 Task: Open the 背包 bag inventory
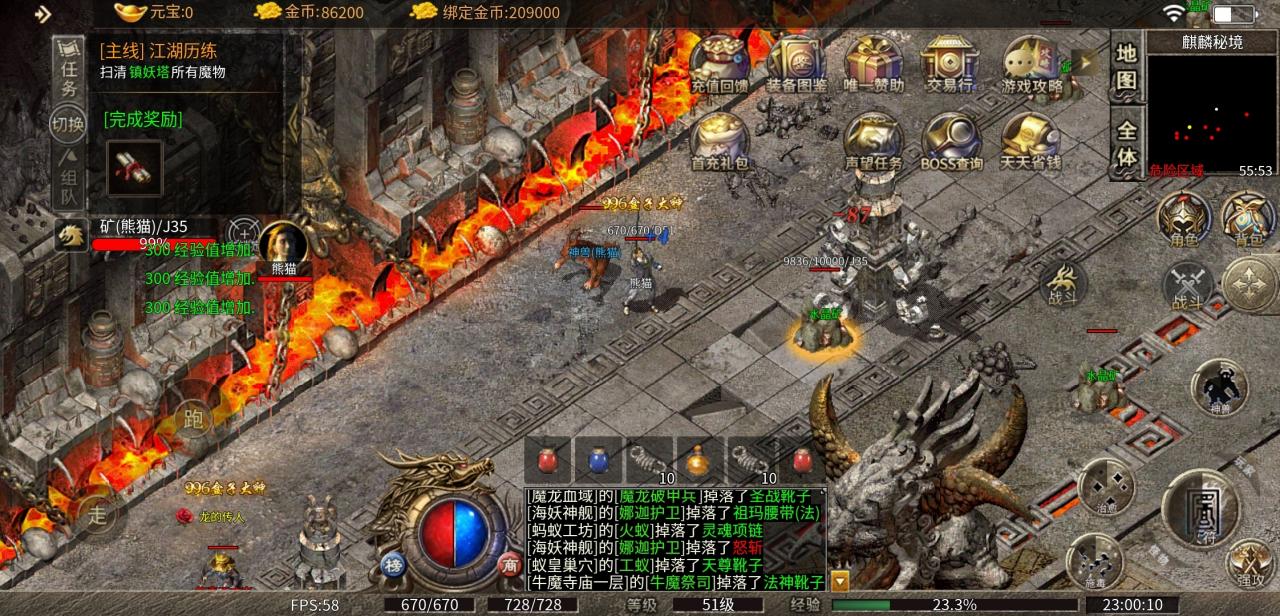pos(1245,218)
